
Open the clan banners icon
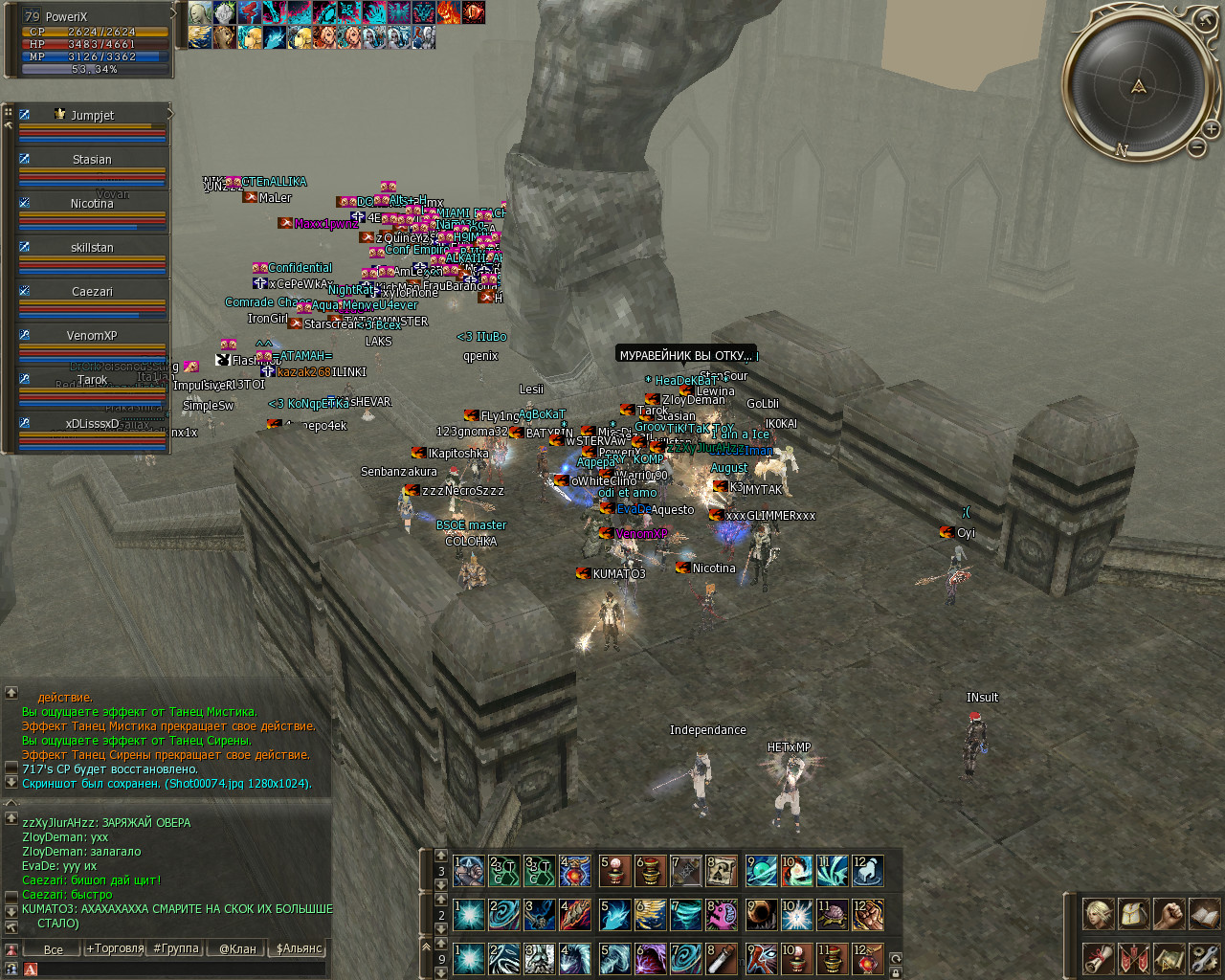(1133, 957)
